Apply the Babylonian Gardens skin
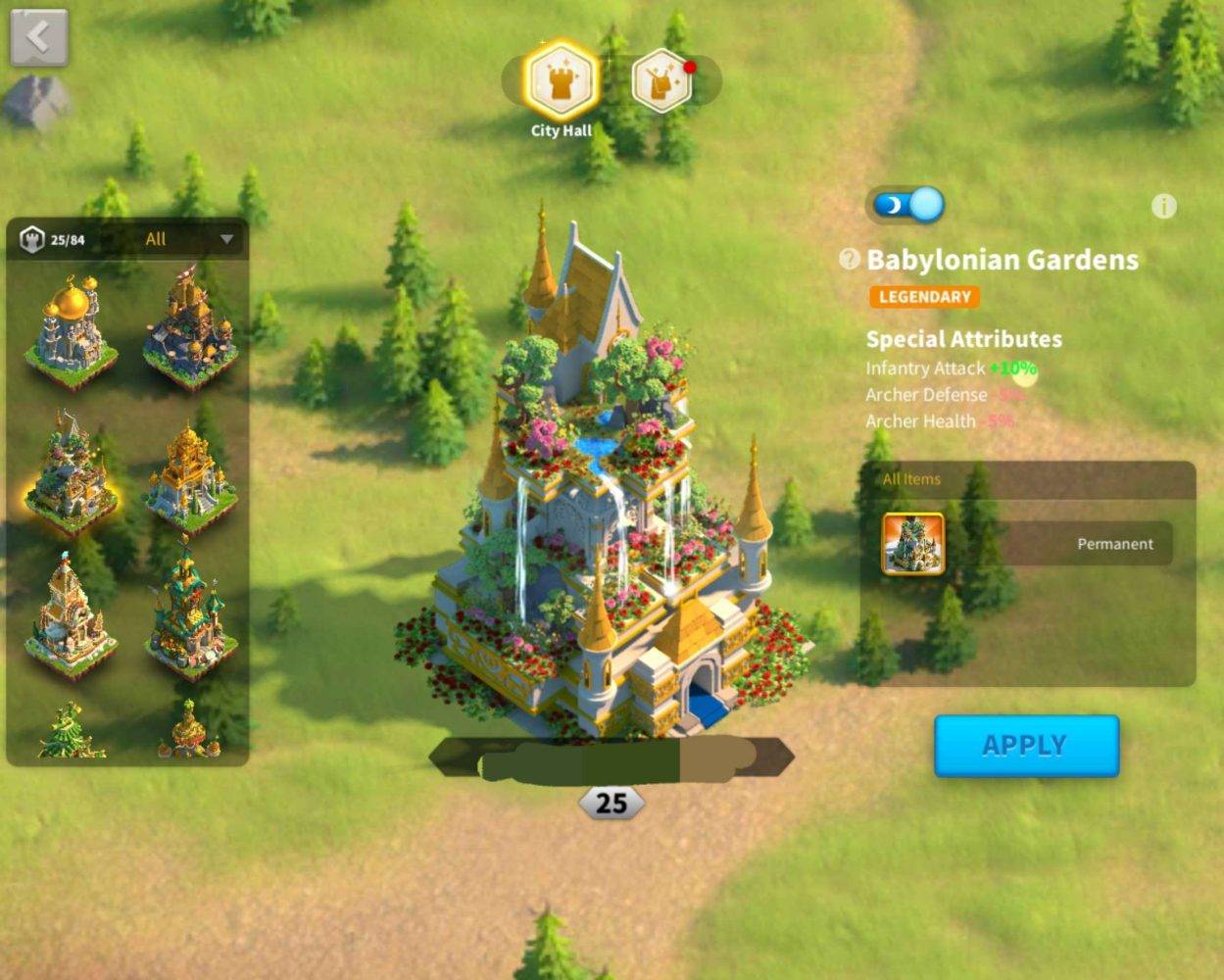Viewport: 1224px width, 980px height. pyautogui.click(x=1026, y=746)
